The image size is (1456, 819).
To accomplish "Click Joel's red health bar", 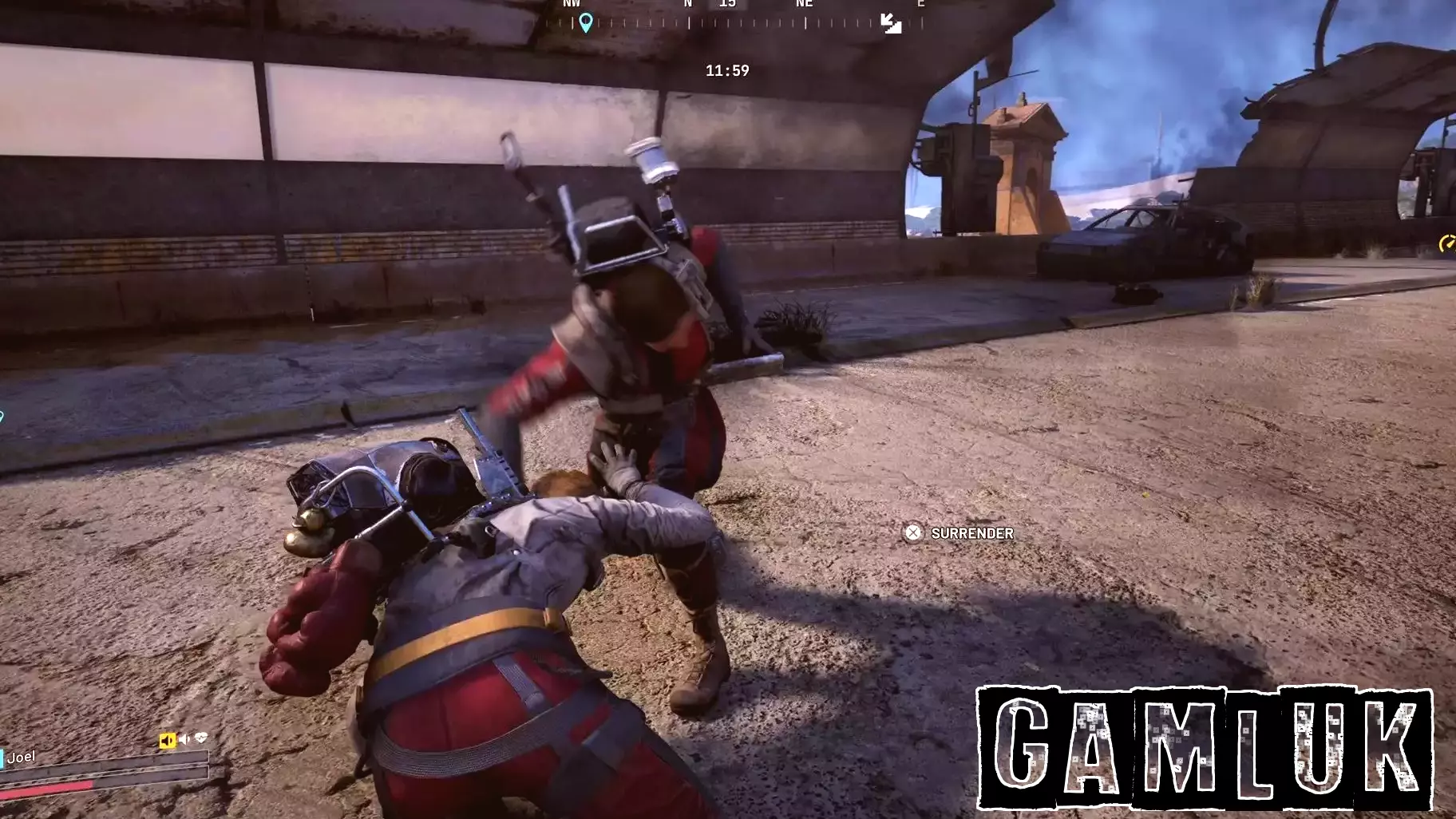I will [44, 789].
